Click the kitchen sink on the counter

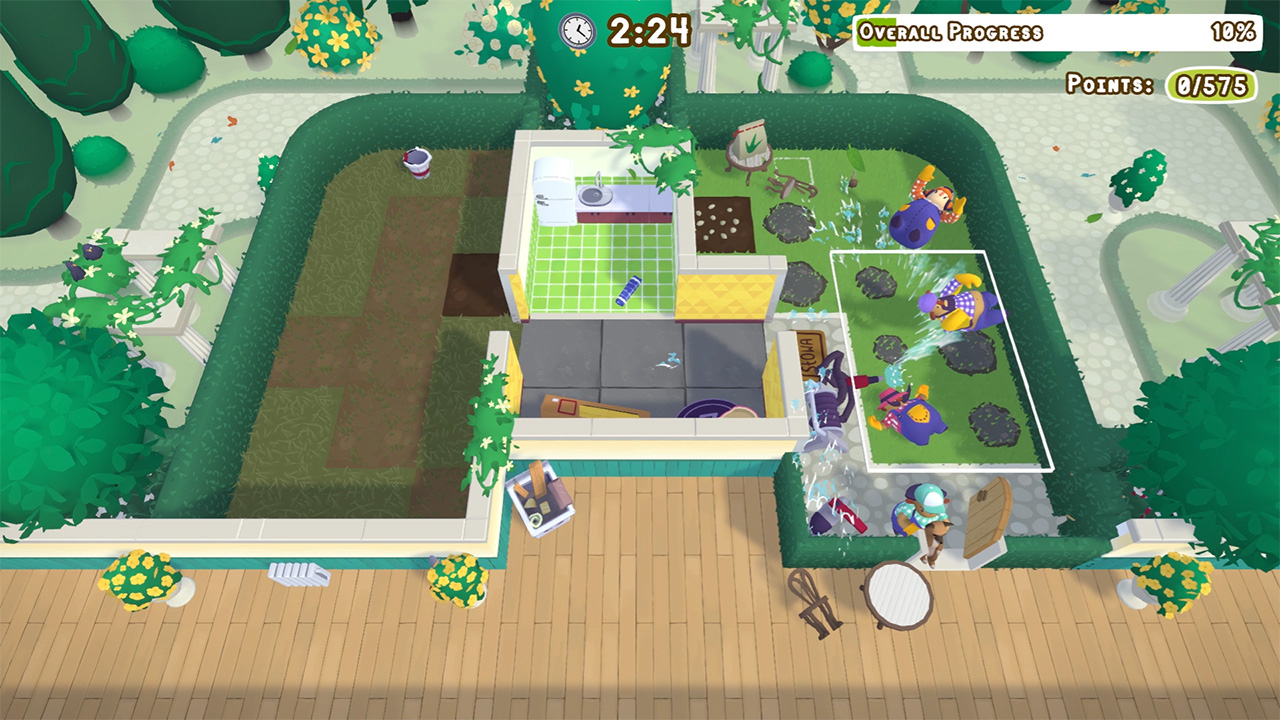tap(594, 195)
